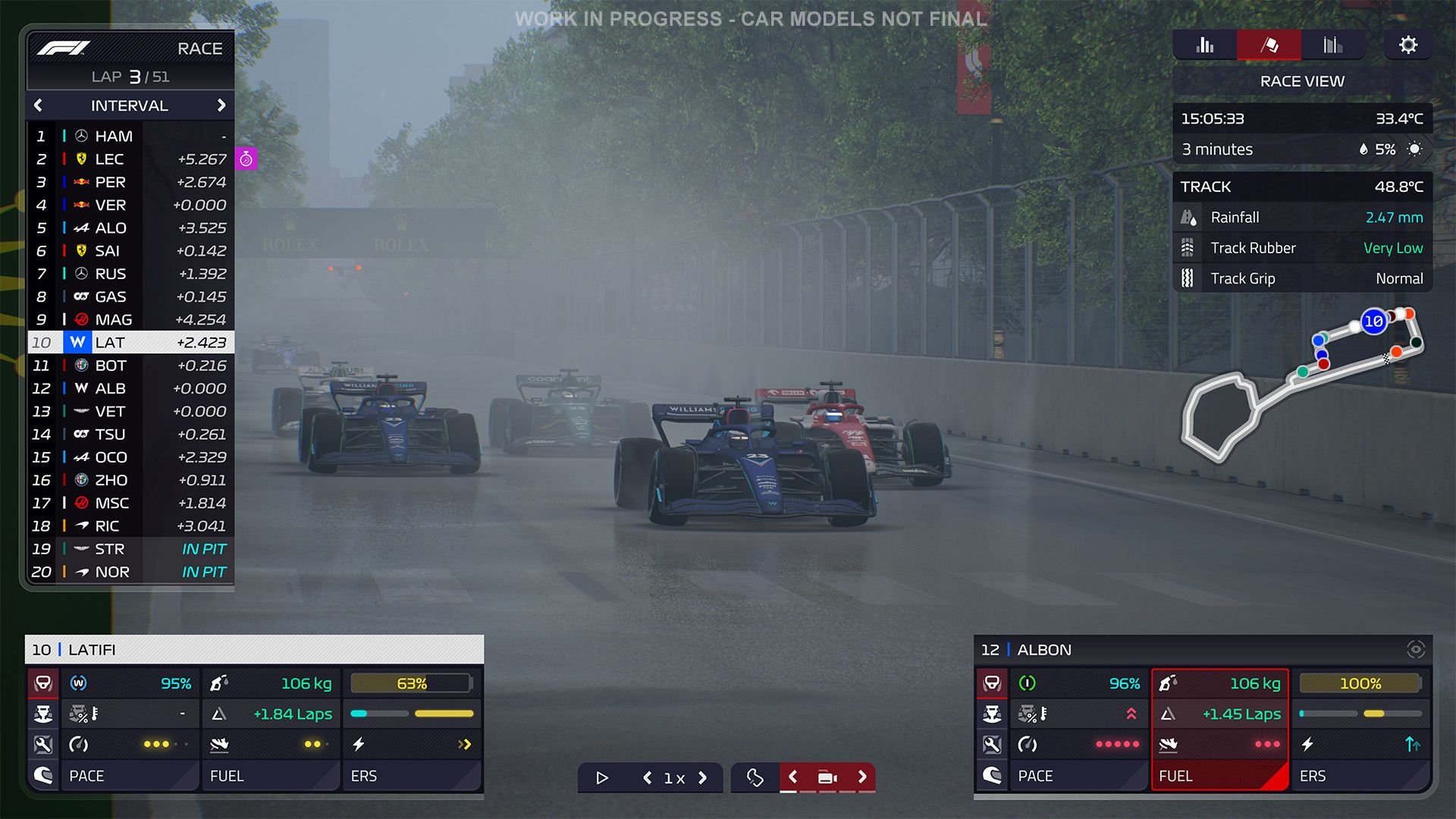Image resolution: width=1456 pixels, height=819 pixels.
Task: Increase playback speed with right arrow
Action: (x=703, y=778)
